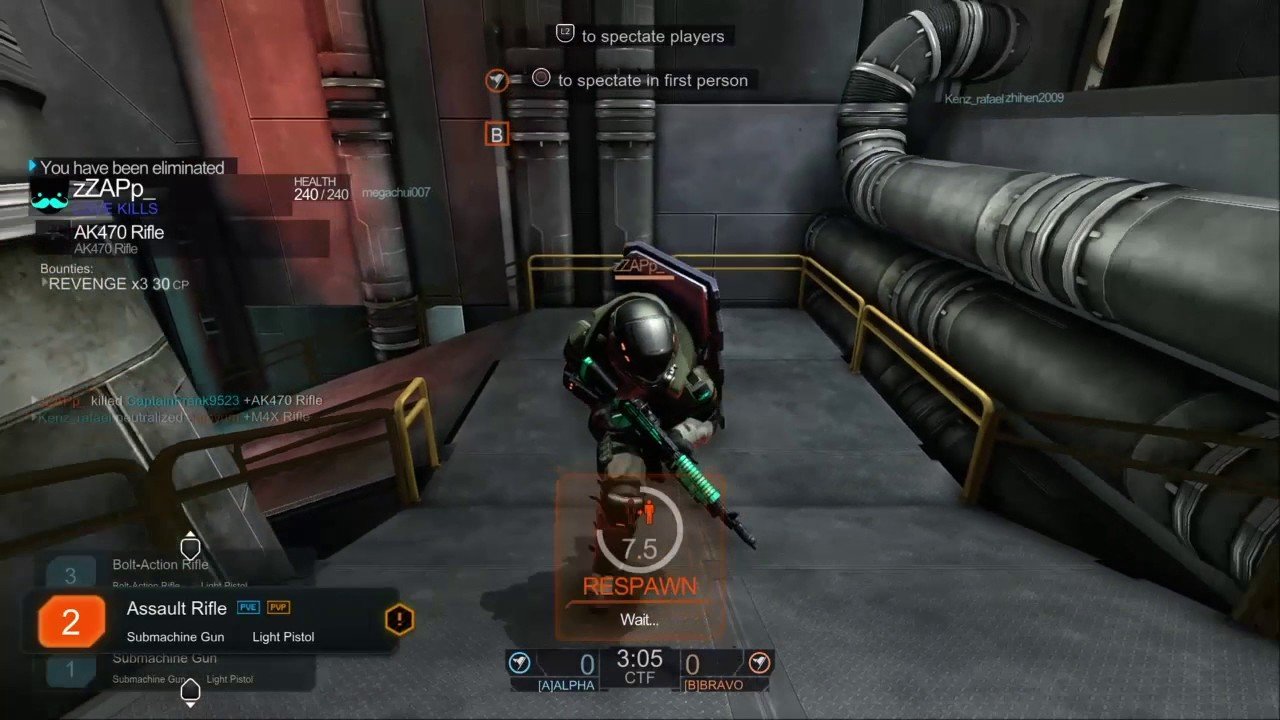Image resolution: width=1280 pixels, height=720 pixels.
Task: Click the down arrow below the loadout list
Action: (190, 691)
